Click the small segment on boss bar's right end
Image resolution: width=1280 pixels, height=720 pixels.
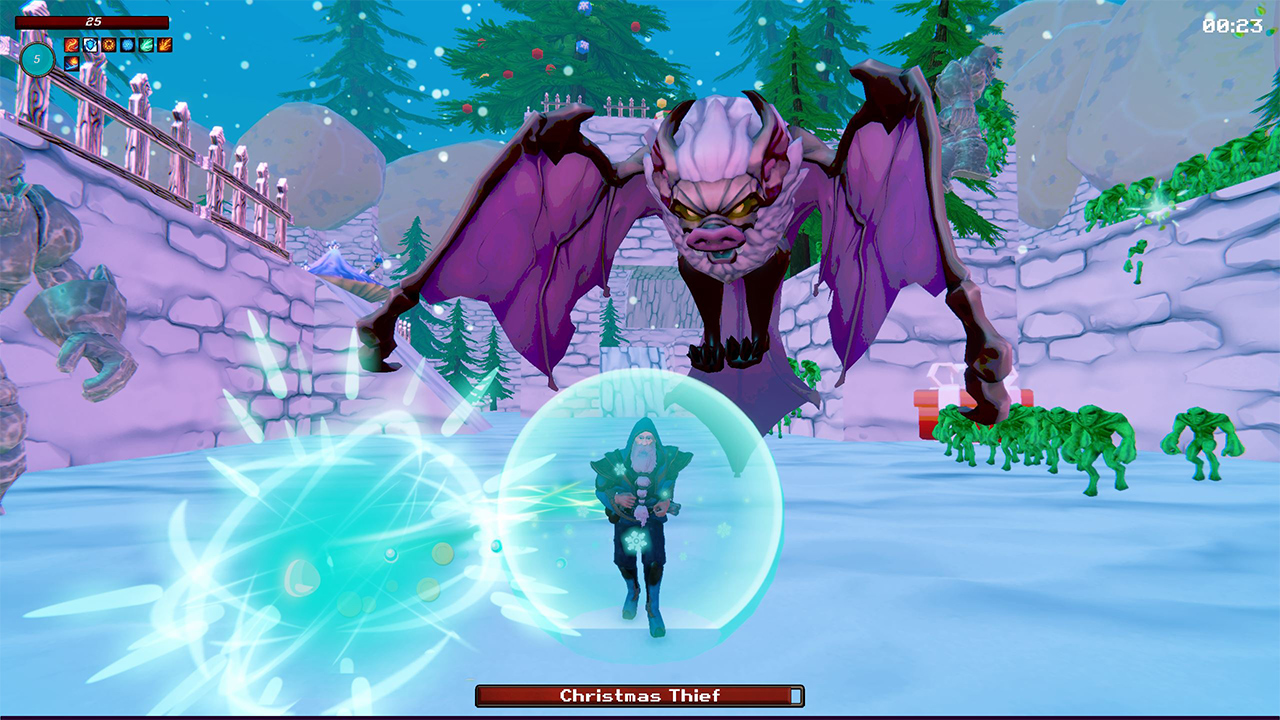pos(795,698)
